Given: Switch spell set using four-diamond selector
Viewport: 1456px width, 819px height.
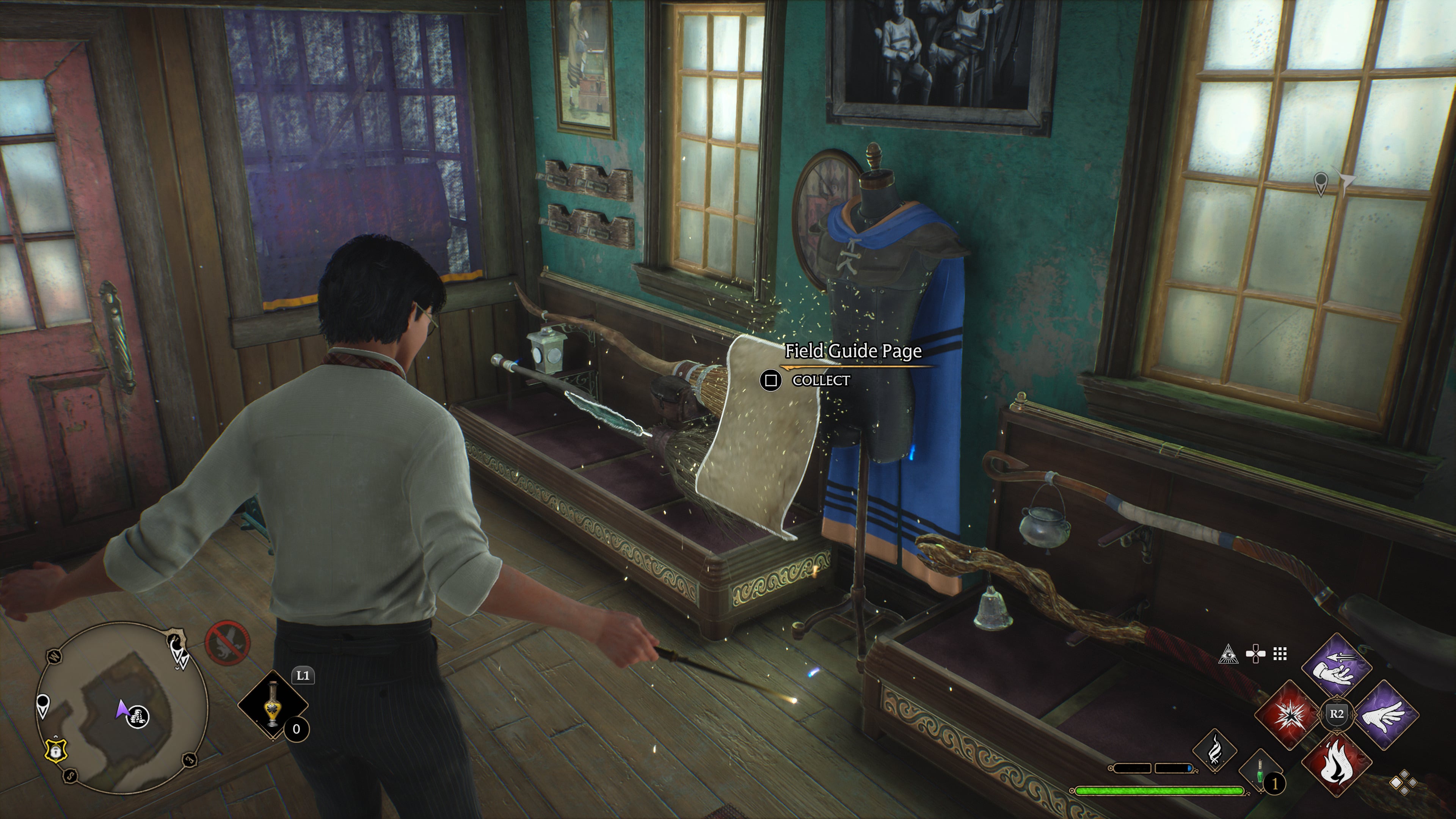Looking at the screenshot, I should point(1403,783).
